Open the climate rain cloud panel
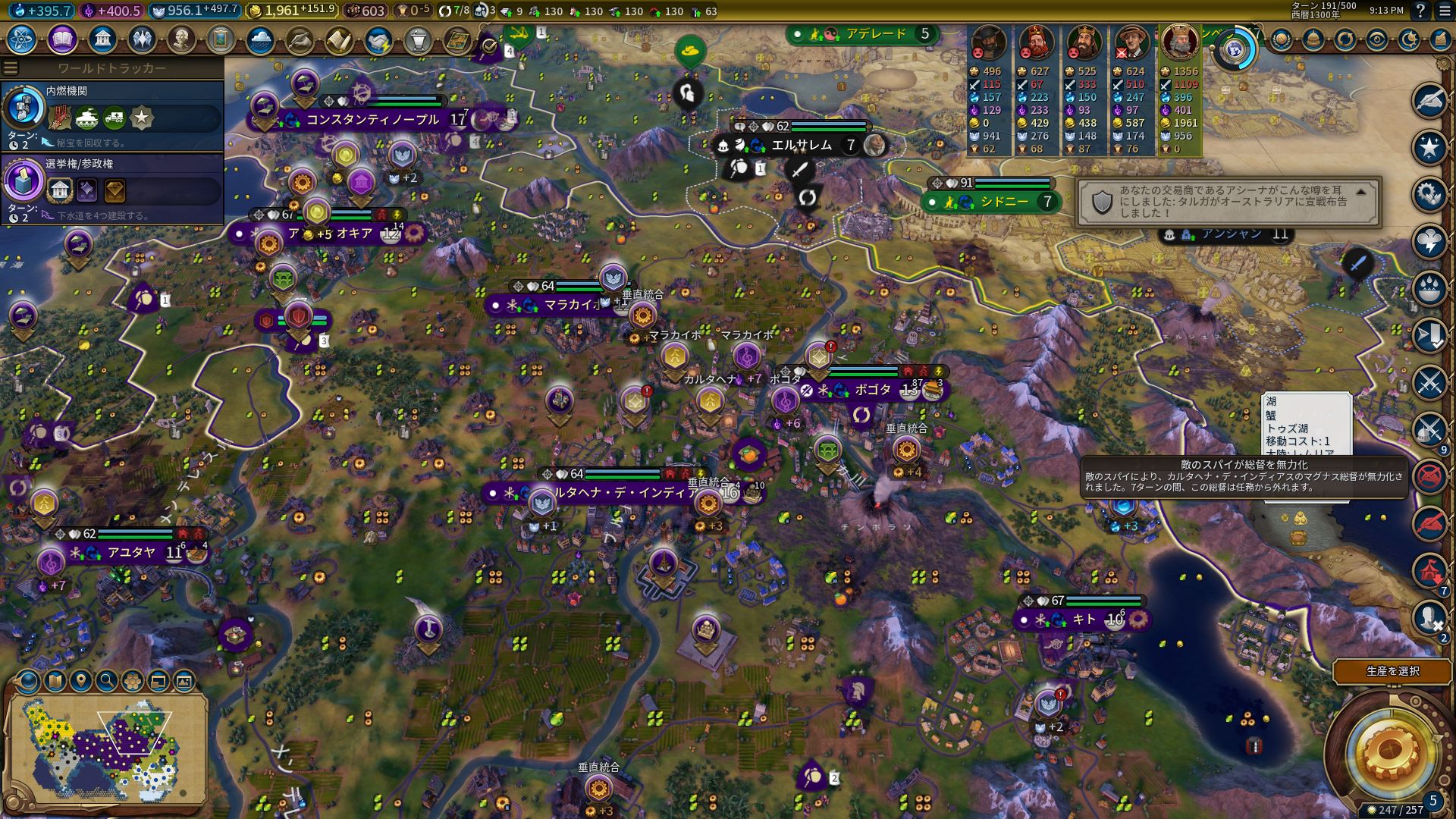Image resolution: width=1456 pixels, height=819 pixels. click(x=259, y=39)
